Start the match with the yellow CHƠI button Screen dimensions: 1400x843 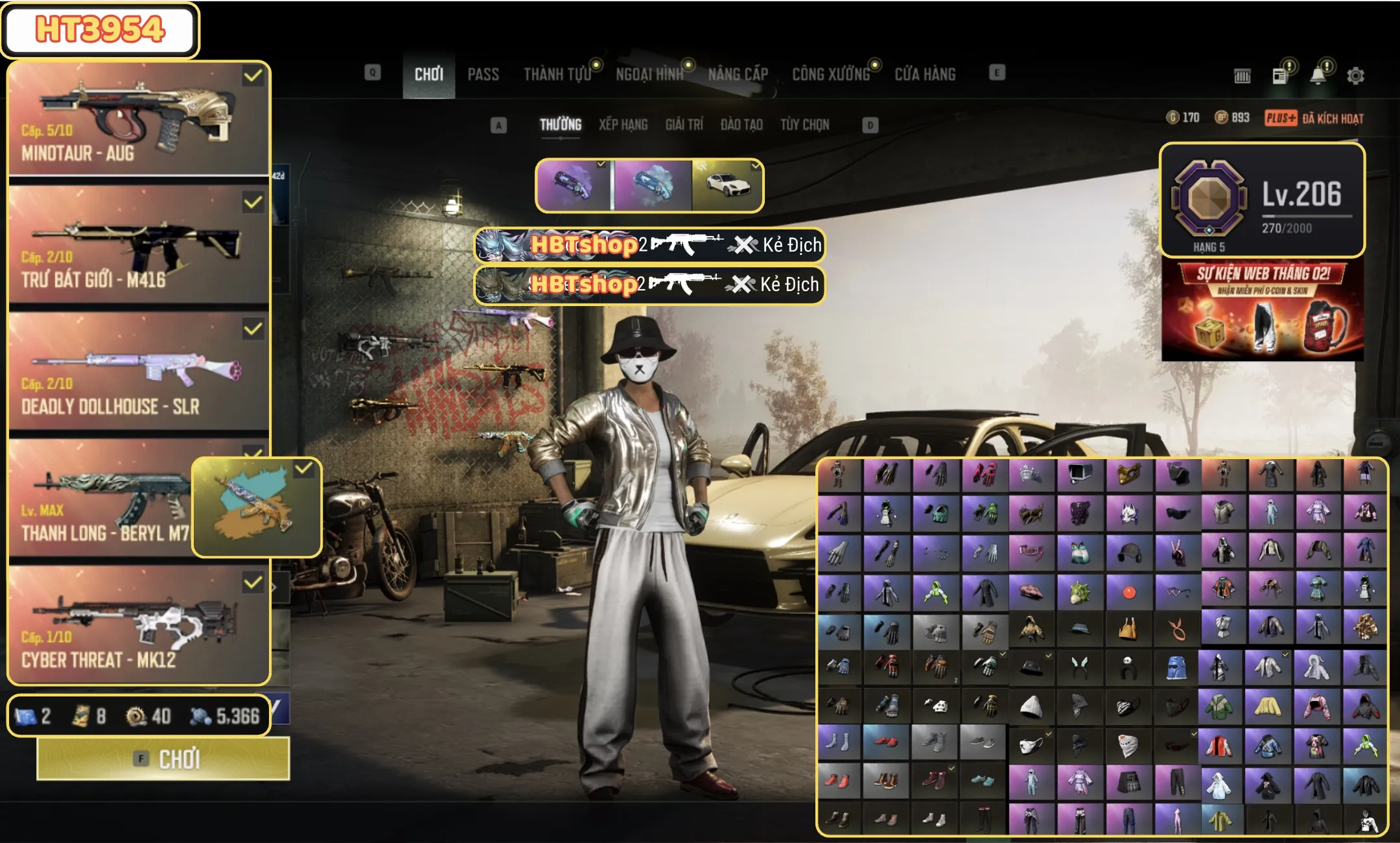coord(163,758)
